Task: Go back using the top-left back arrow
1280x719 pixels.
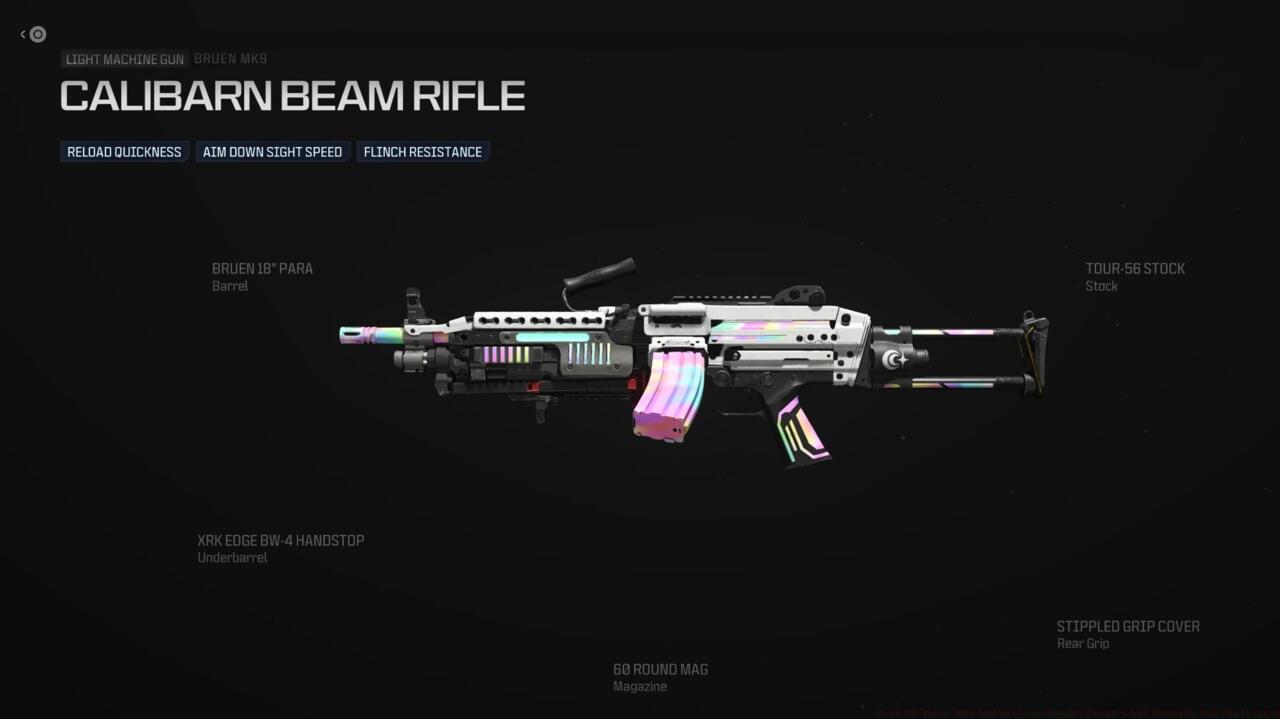Action: pos(34,34)
